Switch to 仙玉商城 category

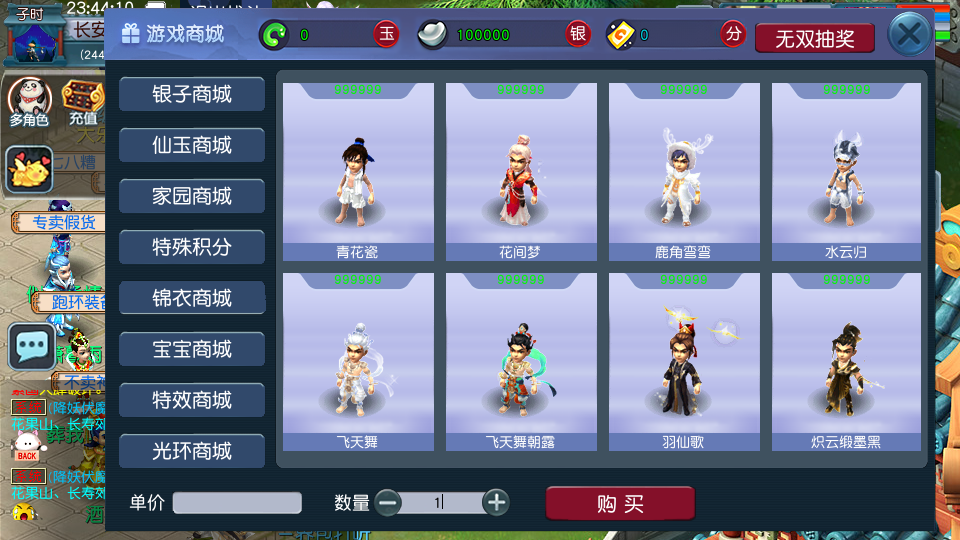(x=192, y=145)
